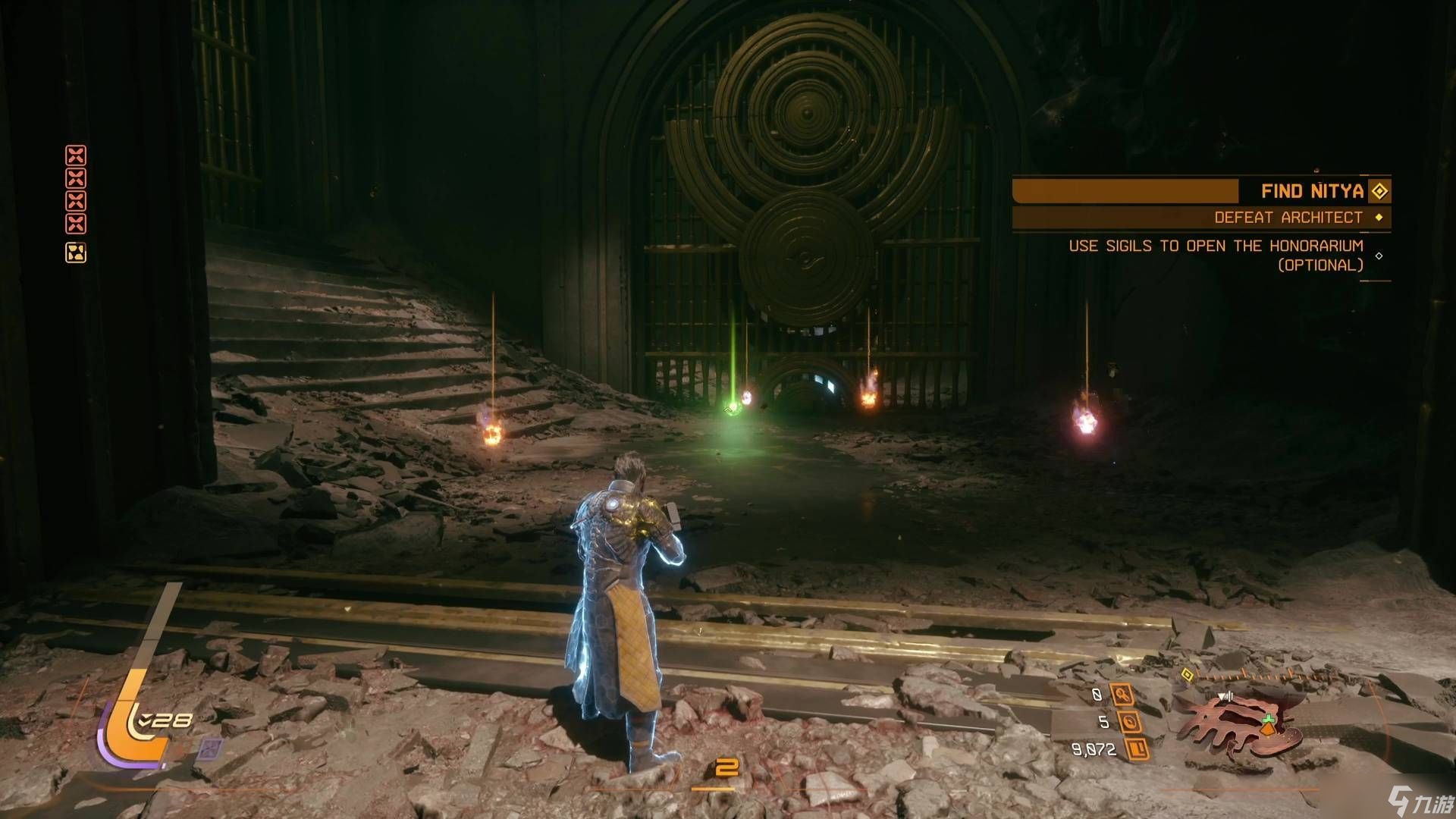The height and width of the screenshot is (819, 1456).
Task: Click the purple crossed ability icon
Action: 210,750
